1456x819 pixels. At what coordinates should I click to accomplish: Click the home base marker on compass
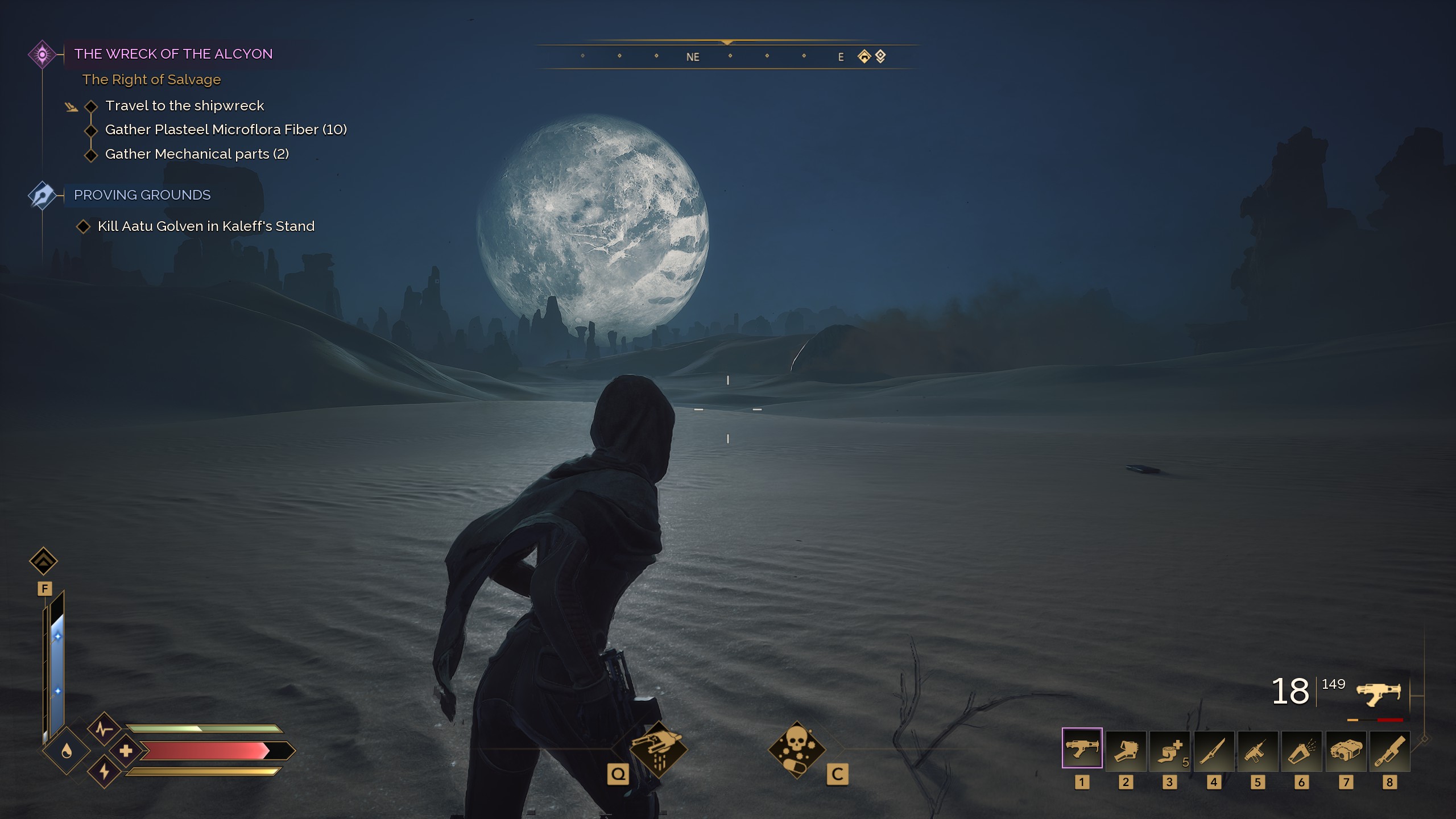pyautogui.click(x=864, y=56)
